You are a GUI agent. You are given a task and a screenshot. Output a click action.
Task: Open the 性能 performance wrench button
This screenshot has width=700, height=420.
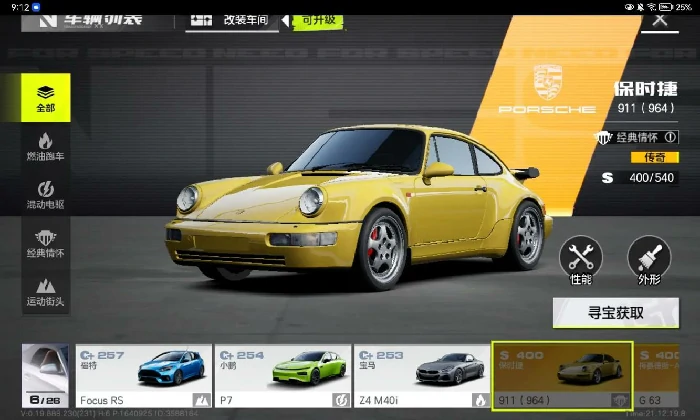point(581,261)
